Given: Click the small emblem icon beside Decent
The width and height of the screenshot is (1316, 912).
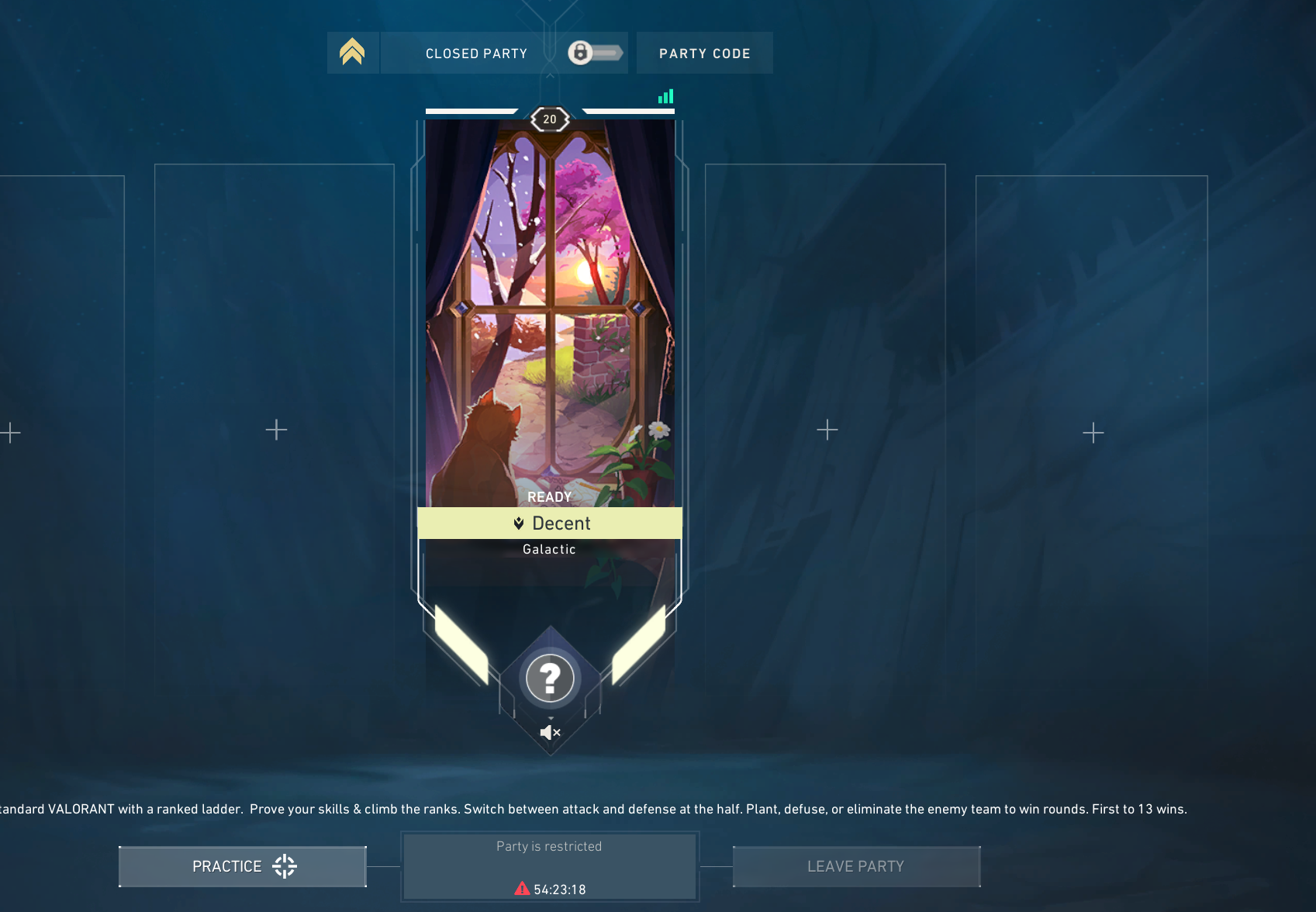Looking at the screenshot, I should 520,523.
